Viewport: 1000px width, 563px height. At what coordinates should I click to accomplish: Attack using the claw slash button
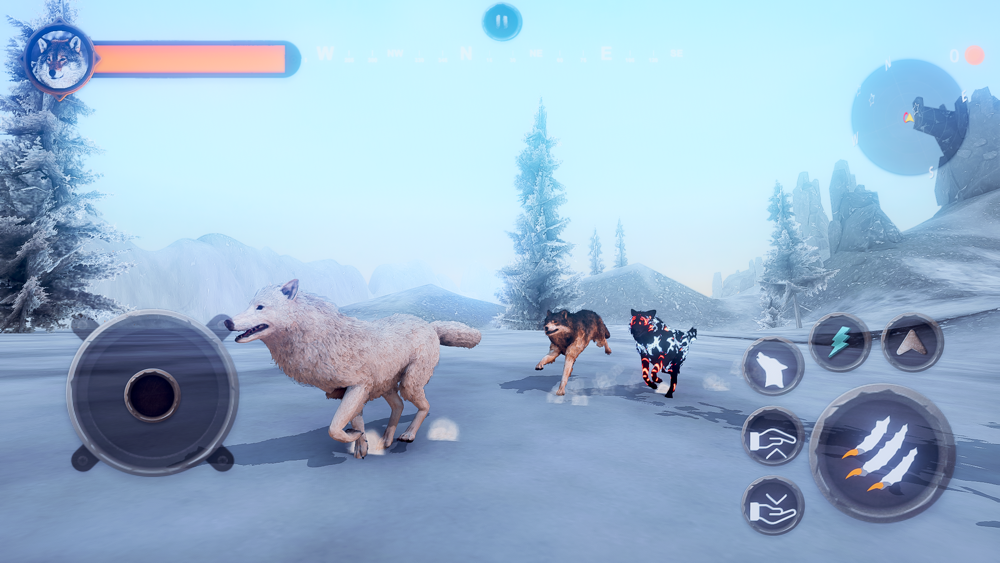click(x=881, y=452)
